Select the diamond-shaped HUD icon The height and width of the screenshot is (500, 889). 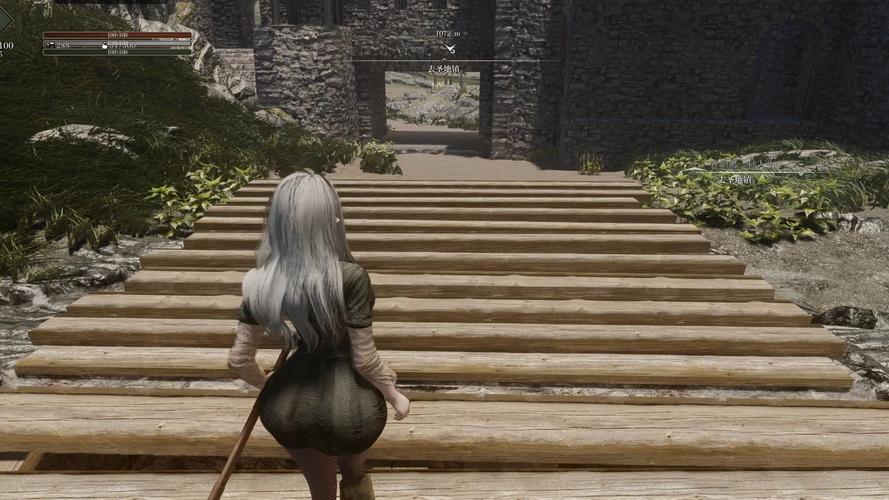5,21
